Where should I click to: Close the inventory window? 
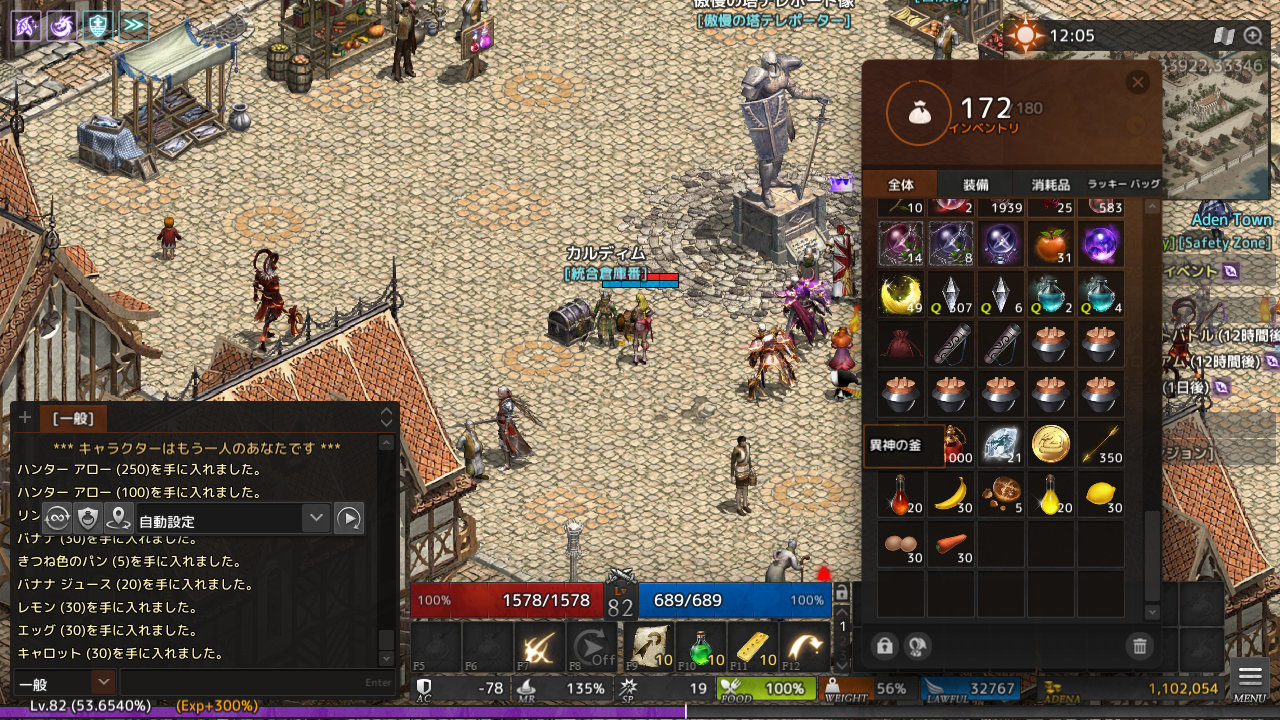click(1137, 83)
